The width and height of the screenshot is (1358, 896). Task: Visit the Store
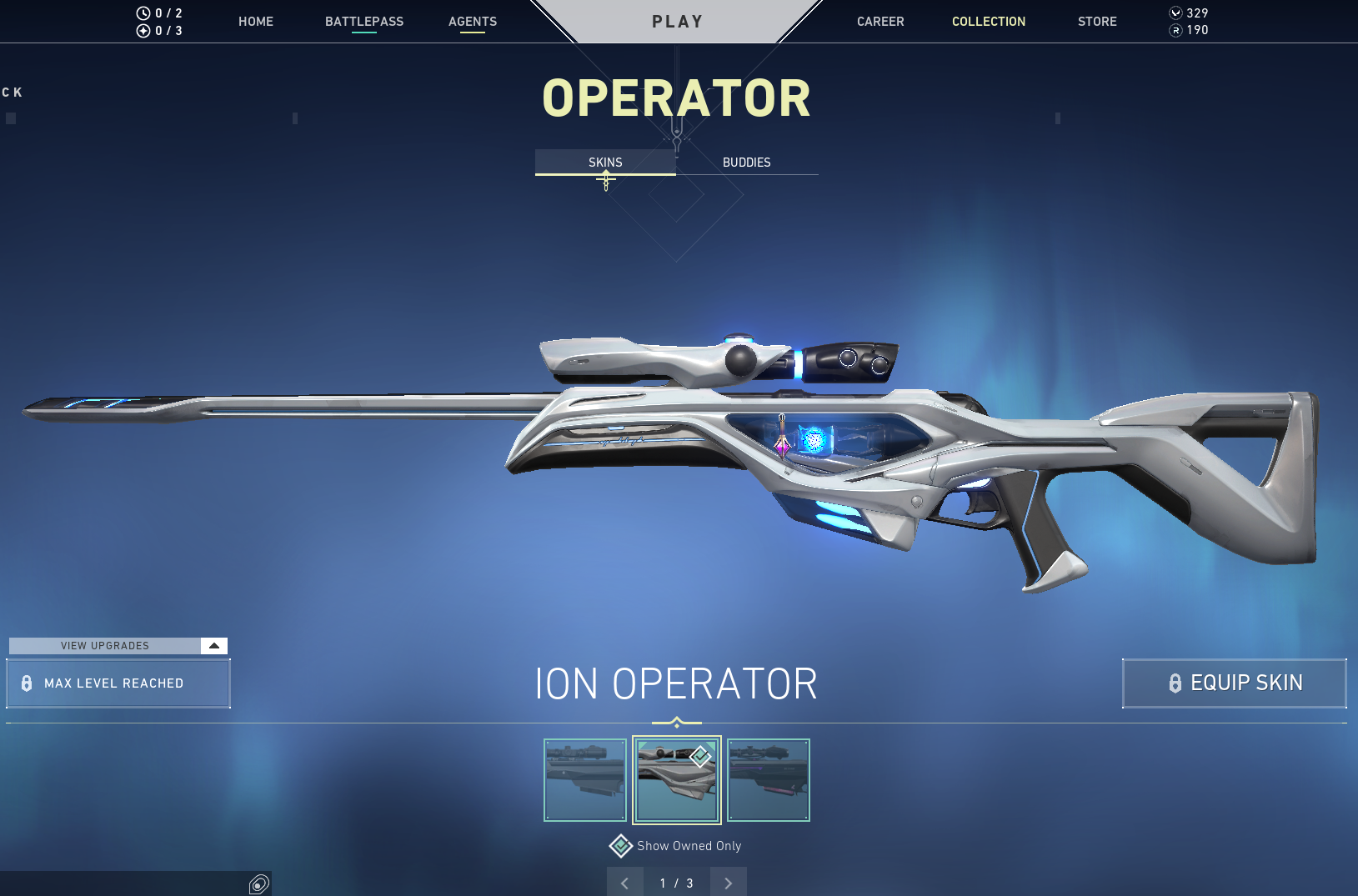[x=1096, y=22]
